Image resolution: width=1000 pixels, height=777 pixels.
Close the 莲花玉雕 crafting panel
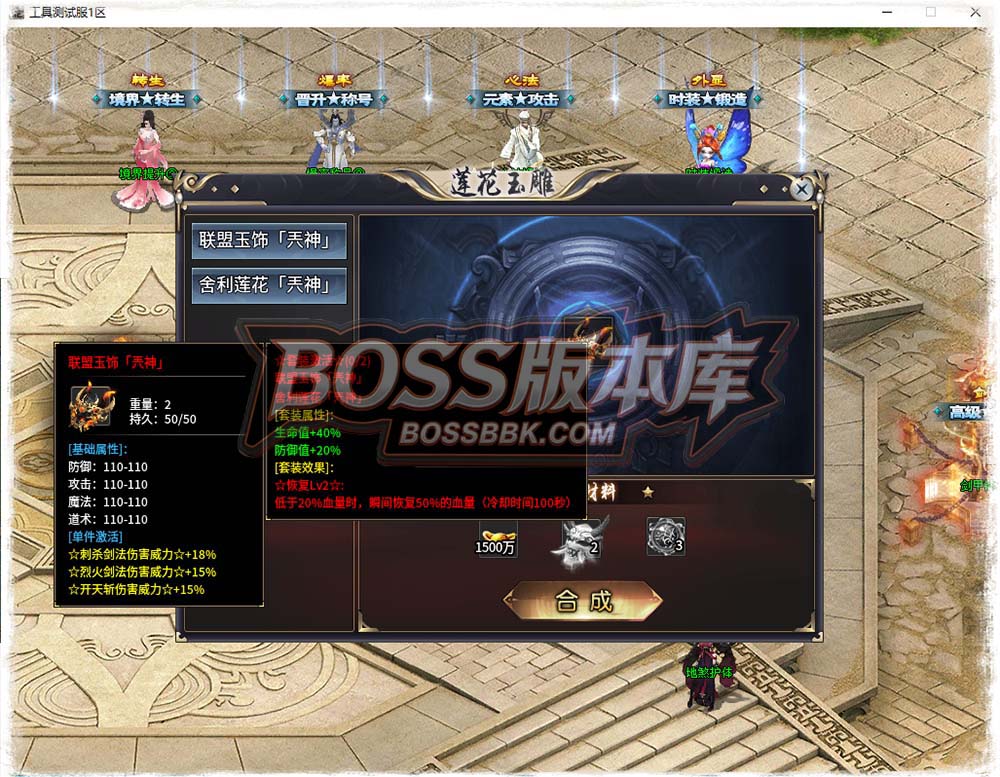[801, 189]
